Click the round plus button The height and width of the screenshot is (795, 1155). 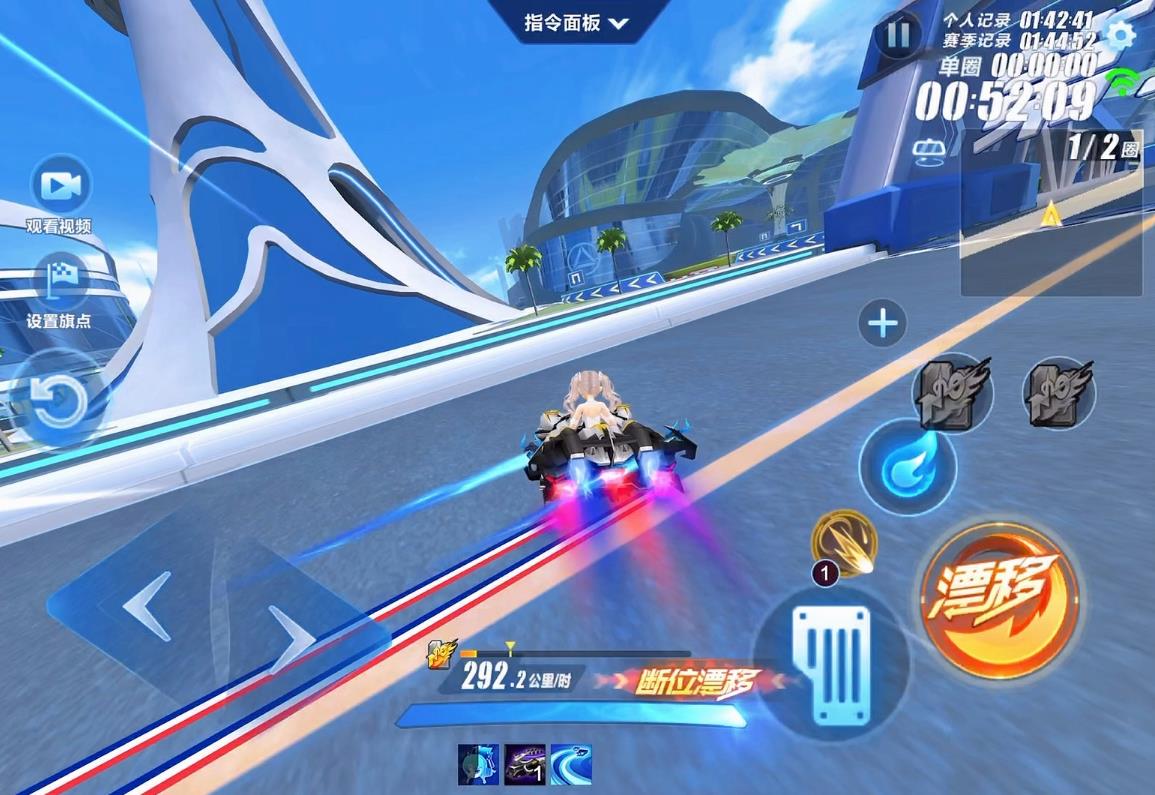pyautogui.click(x=882, y=324)
